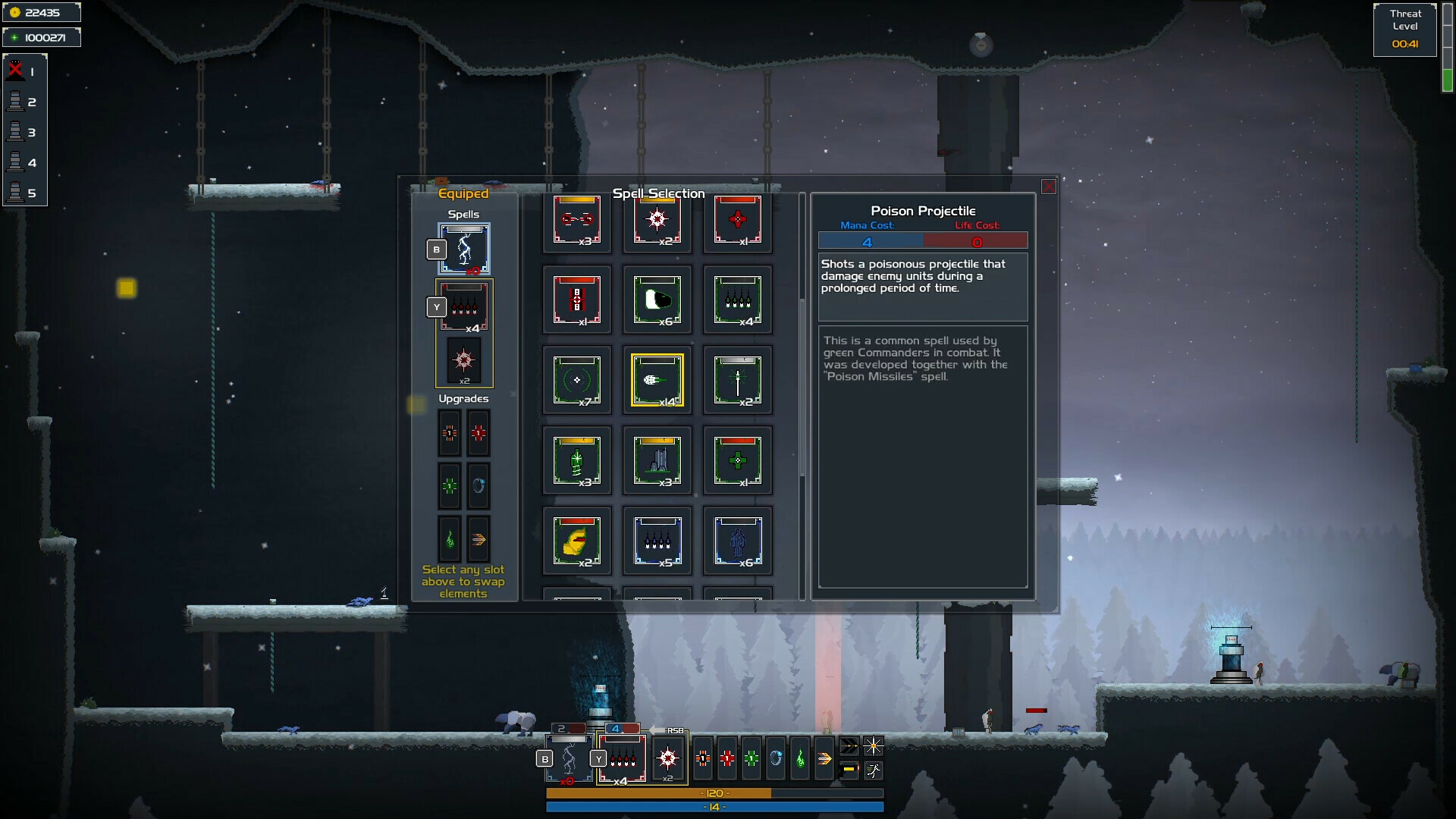The height and width of the screenshot is (819, 1456).
Task: Select the red vertical banner spell card
Action: pyautogui.click(x=576, y=300)
